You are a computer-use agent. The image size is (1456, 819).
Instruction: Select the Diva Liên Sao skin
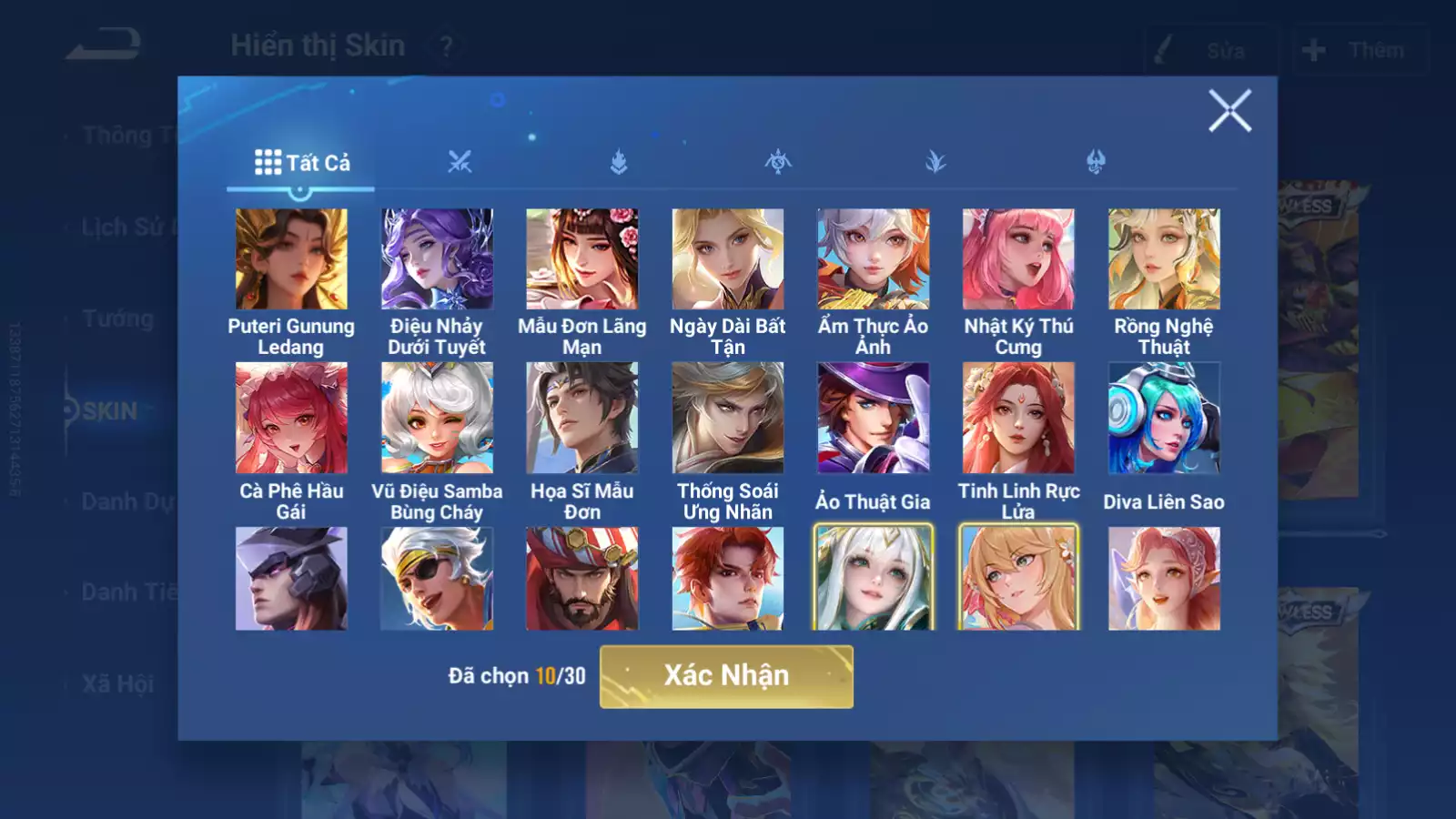[1164, 418]
